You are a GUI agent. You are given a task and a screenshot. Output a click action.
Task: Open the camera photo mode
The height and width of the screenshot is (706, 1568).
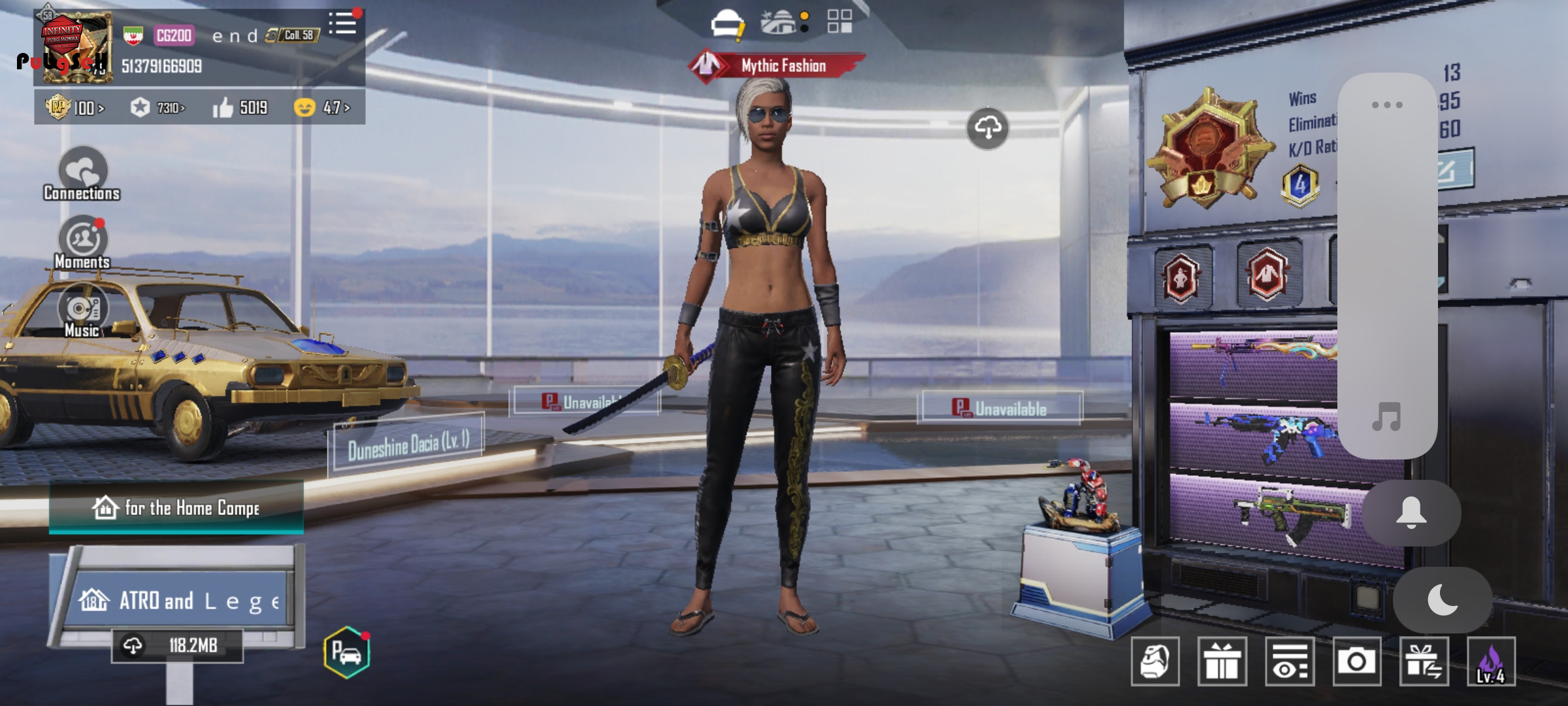click(x=1356, y=661)
